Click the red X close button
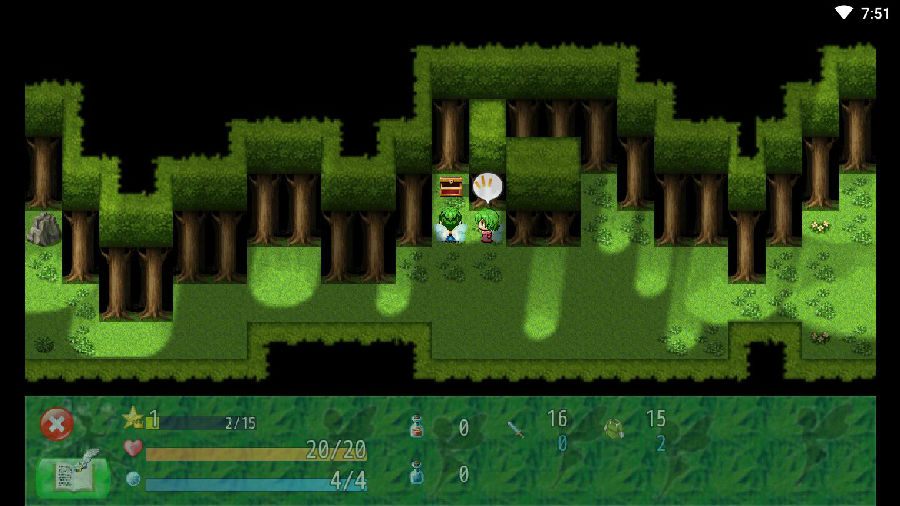The width and height of the screenshot is (900, 506). [x=57, y=424]
